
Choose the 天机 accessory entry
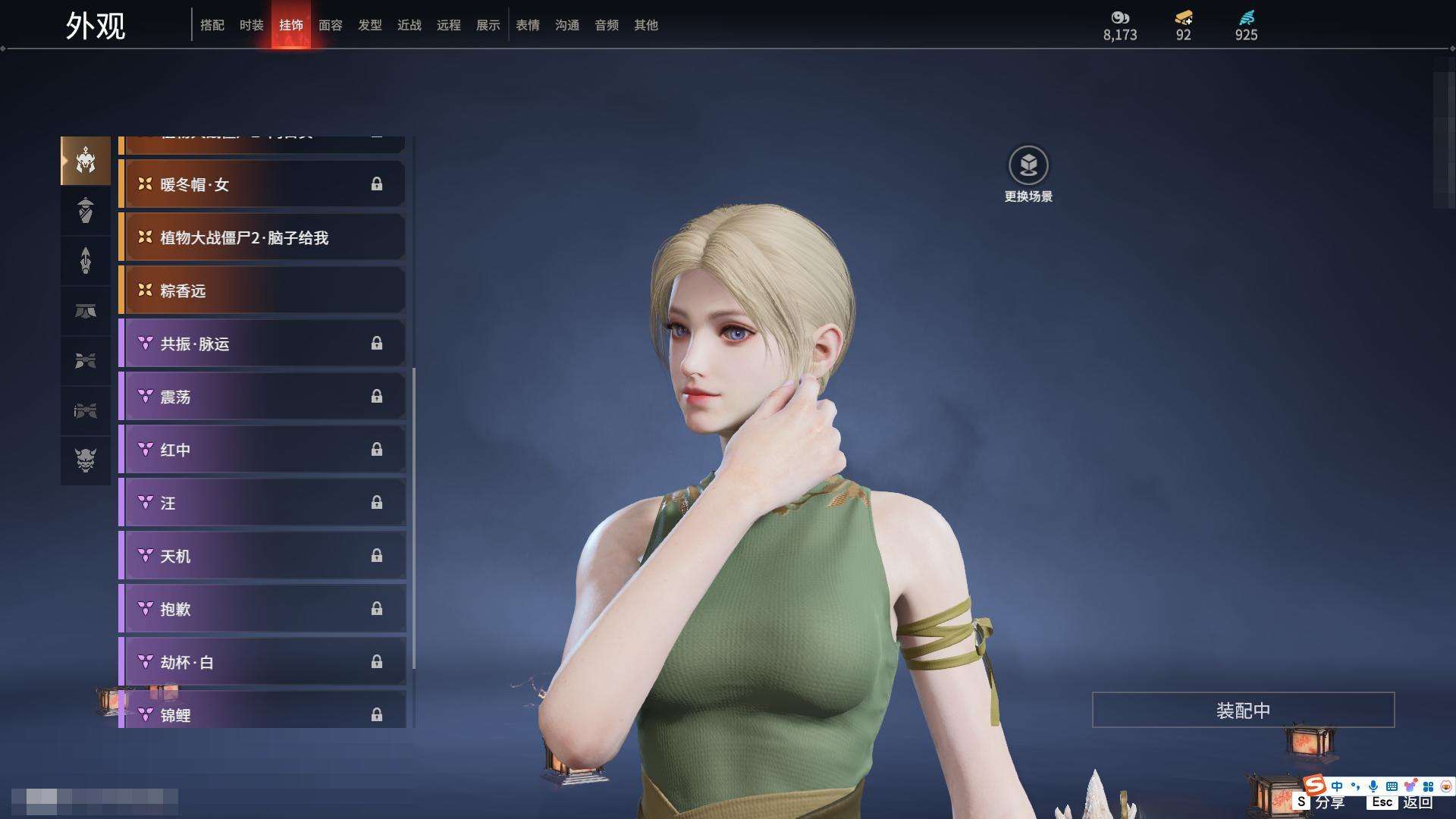click(x=262, y=556)
